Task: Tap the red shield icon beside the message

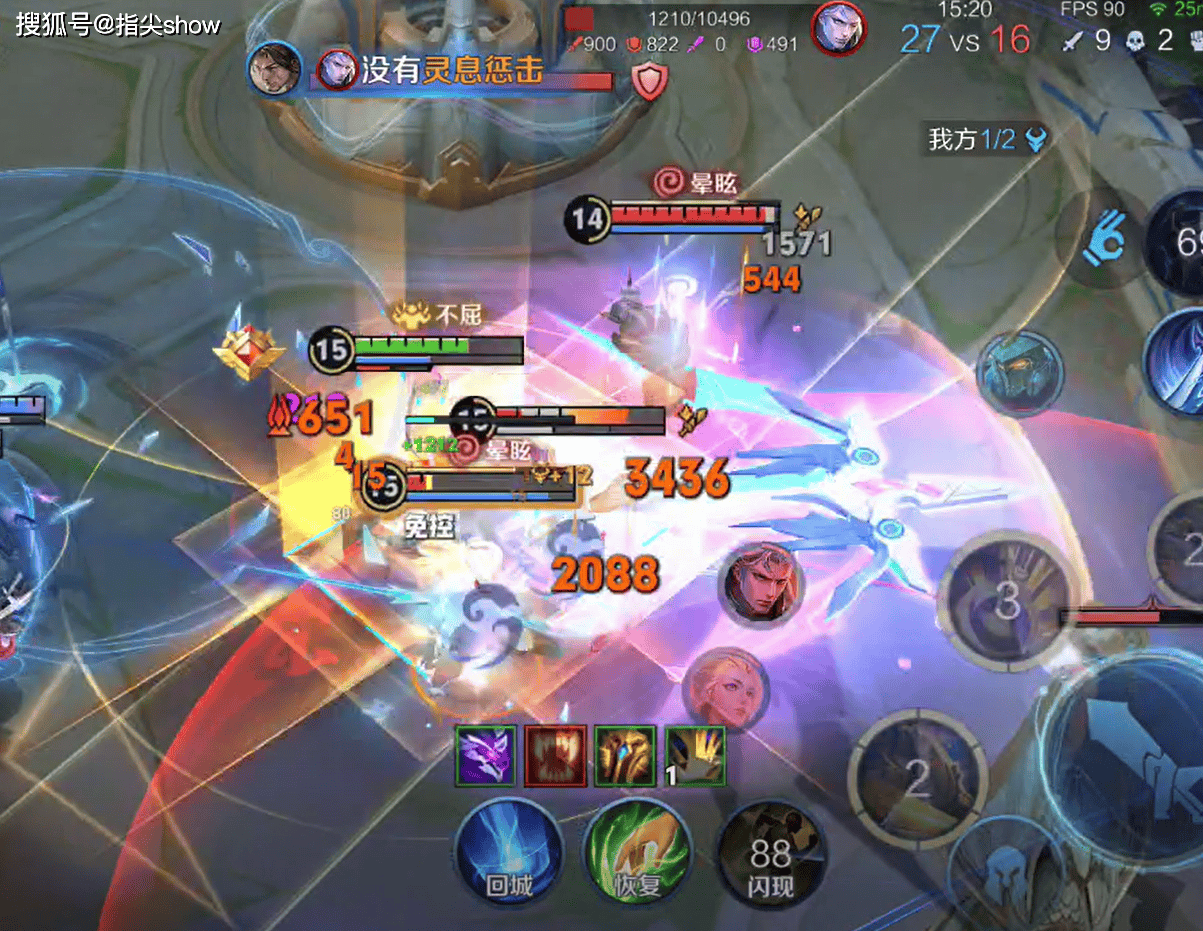Action: tap(649, 82)
